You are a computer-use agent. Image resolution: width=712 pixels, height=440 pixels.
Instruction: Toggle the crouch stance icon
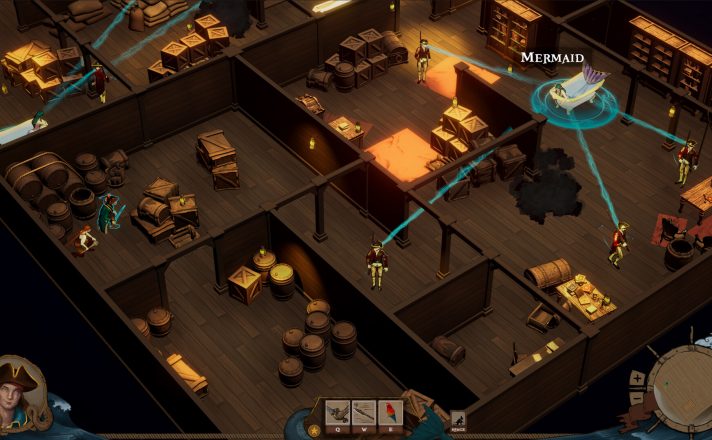tap(458, 421)
